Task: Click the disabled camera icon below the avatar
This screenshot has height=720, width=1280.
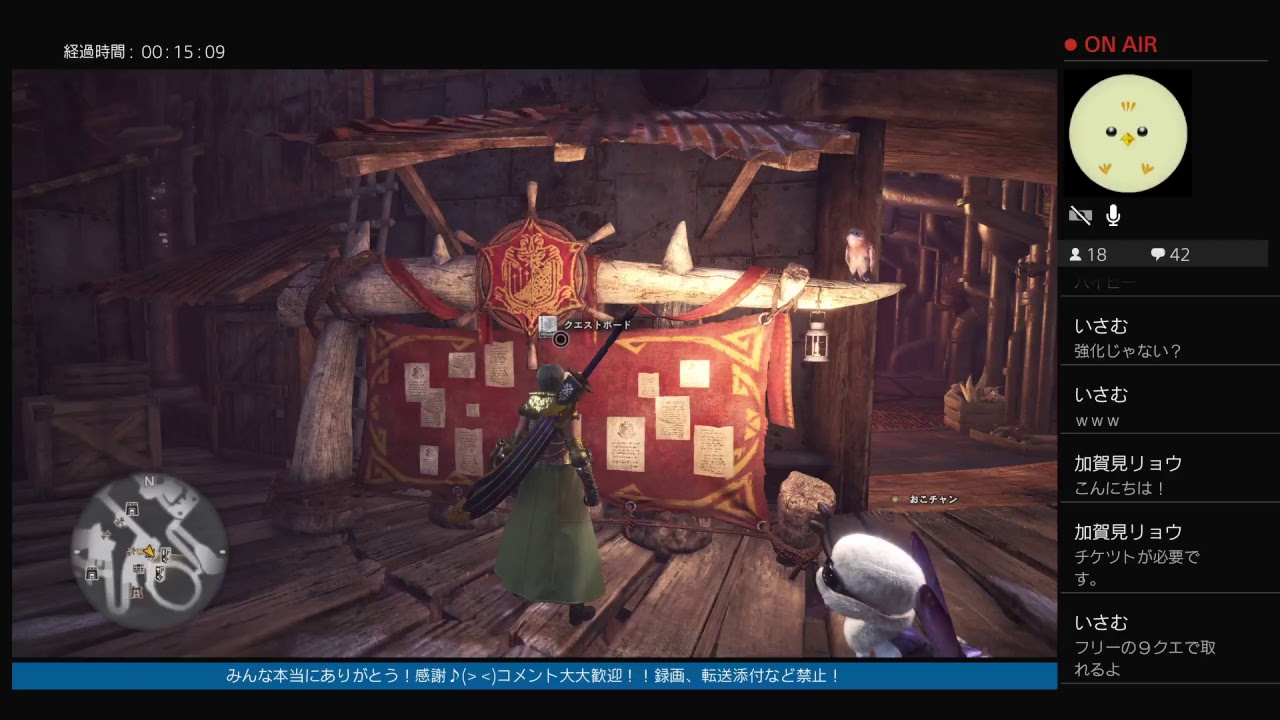Action: click(1080, 215)
